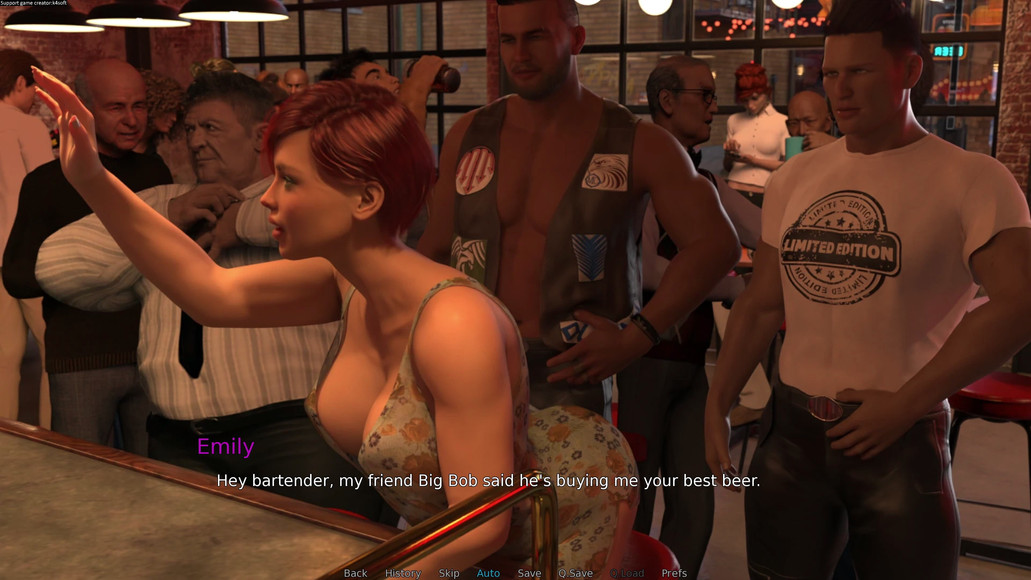This screenshot has height=580, width=1031.
Task: Go back to the previous dialogue line
Action: tap(355, 573)
